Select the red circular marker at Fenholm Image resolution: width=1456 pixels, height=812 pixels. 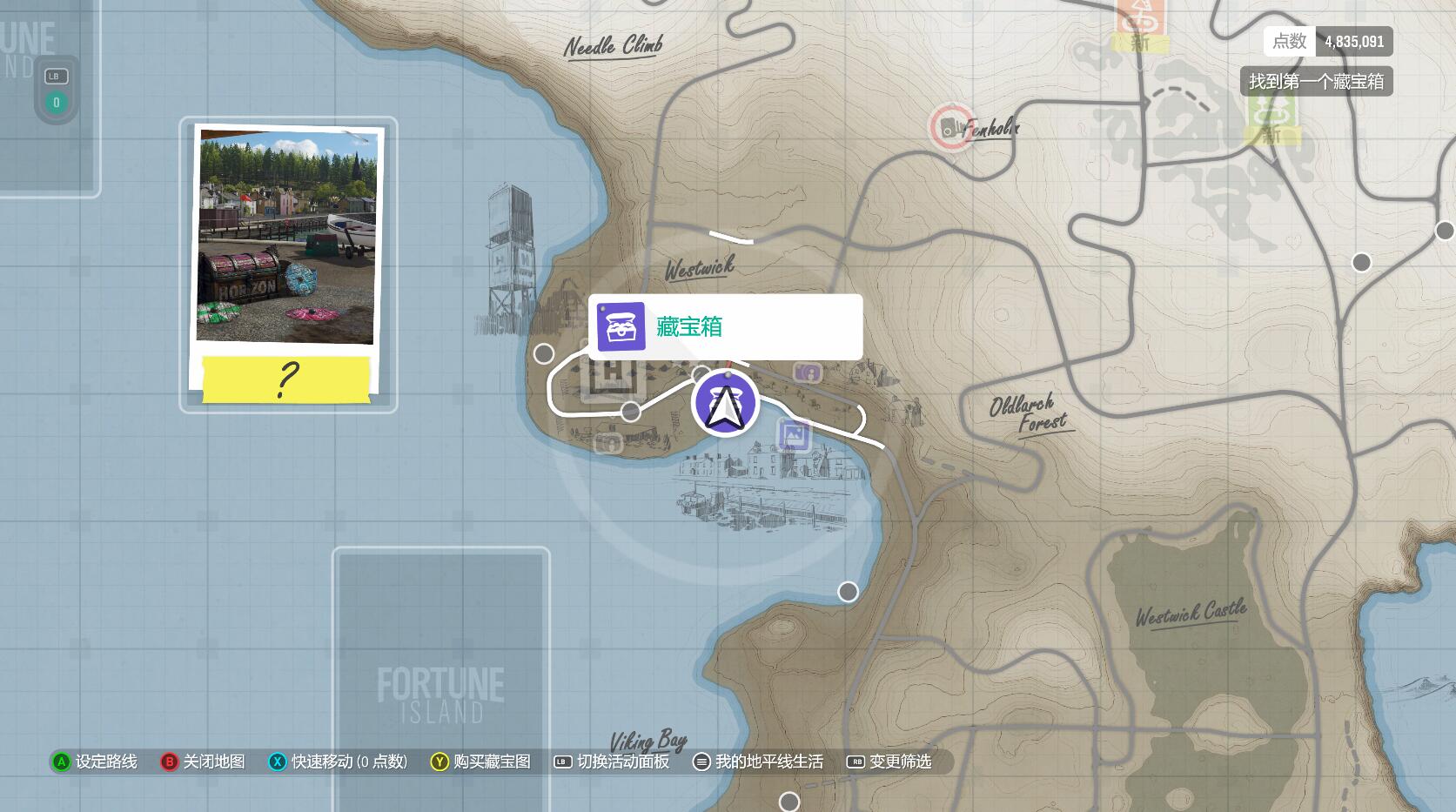click(x=950, y=128)
